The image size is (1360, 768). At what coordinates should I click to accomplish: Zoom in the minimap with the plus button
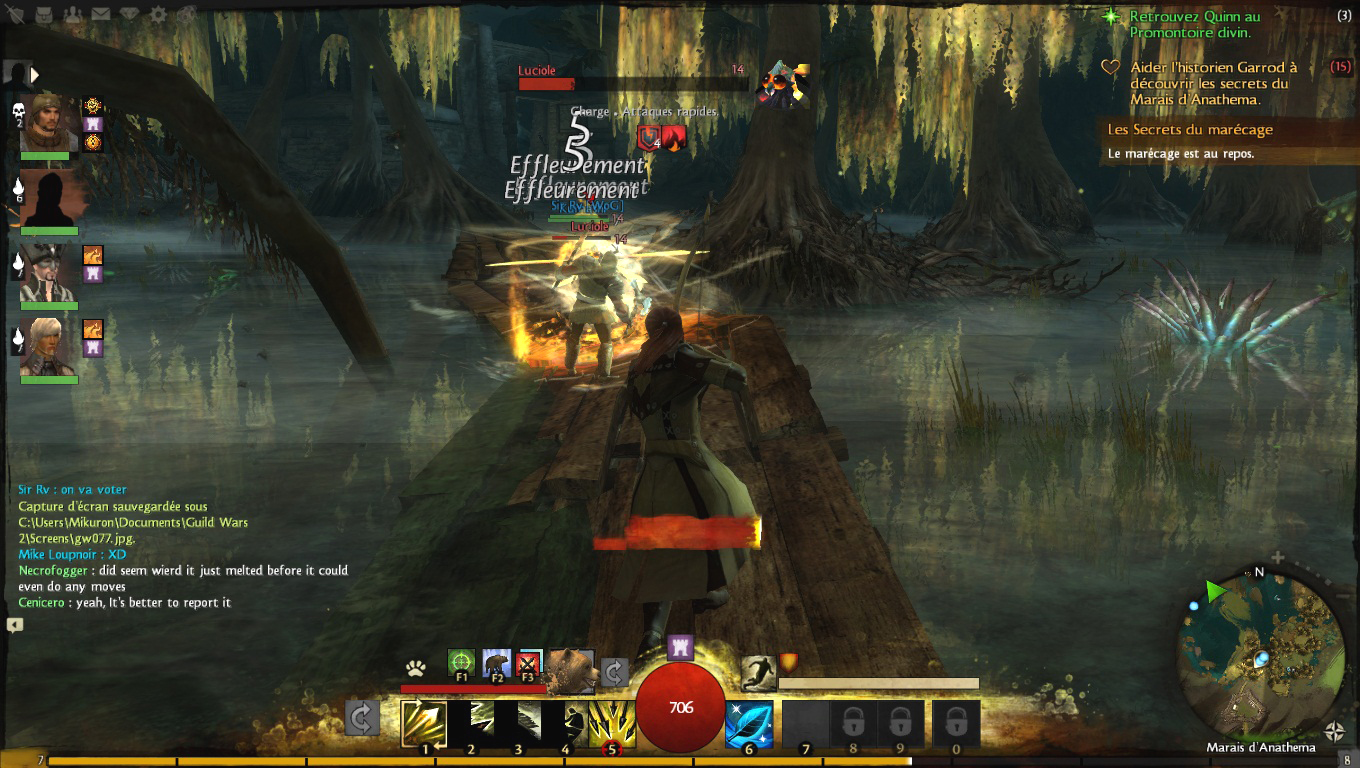pyautogui.click(x=1277, y=557)
